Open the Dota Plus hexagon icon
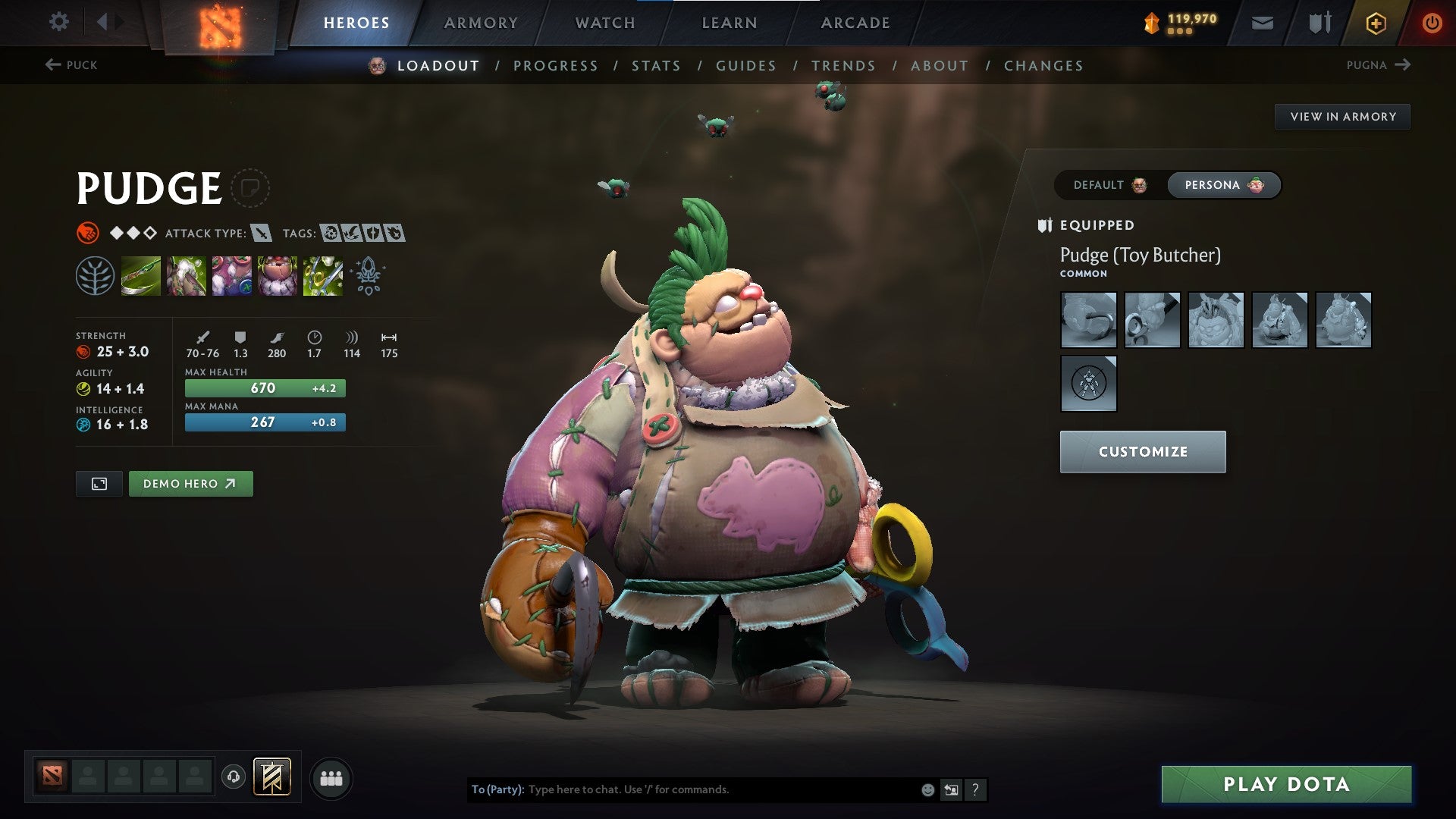1456x819 pixels. point(1376,22)
